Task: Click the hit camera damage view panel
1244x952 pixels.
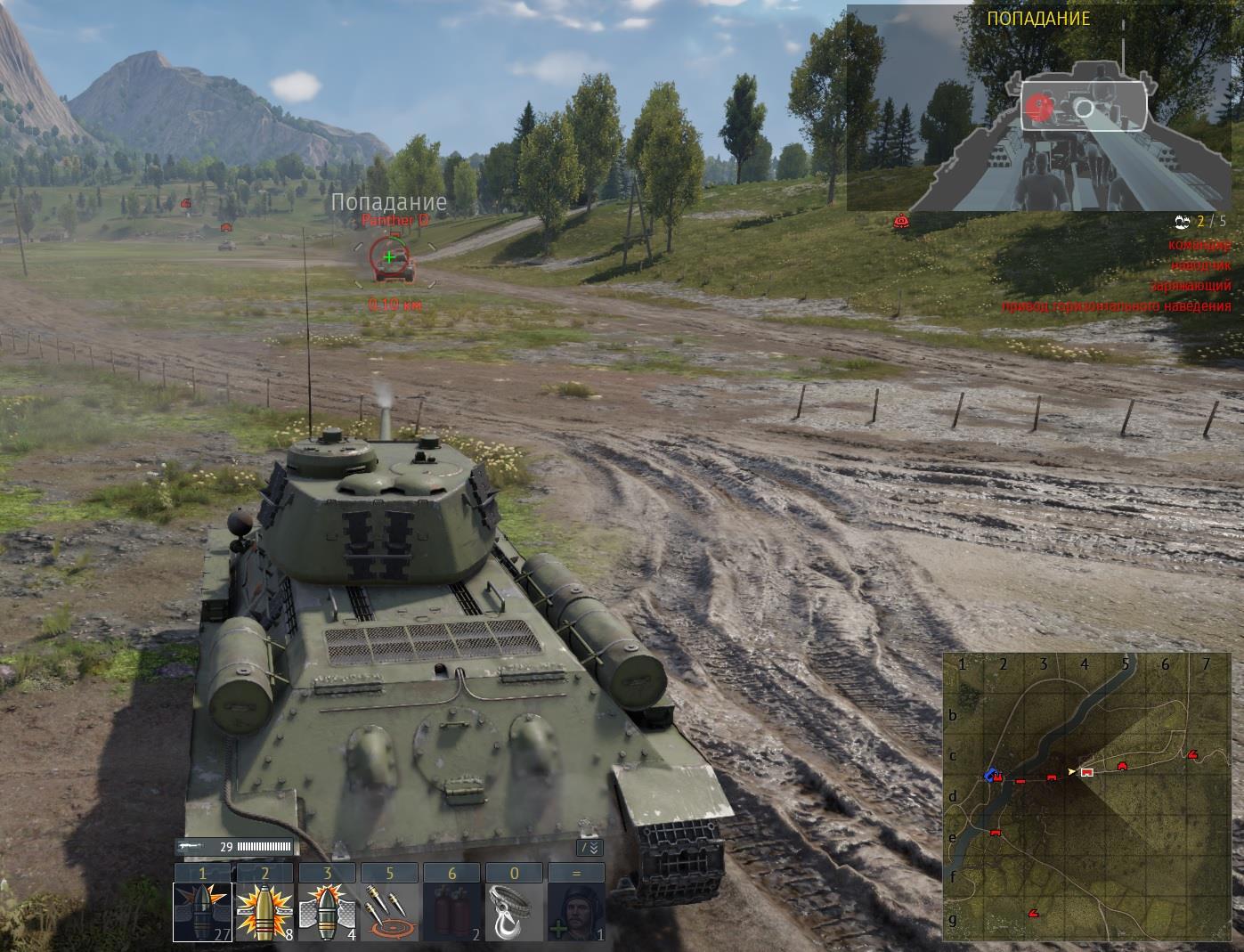Action: (1038, 109)
